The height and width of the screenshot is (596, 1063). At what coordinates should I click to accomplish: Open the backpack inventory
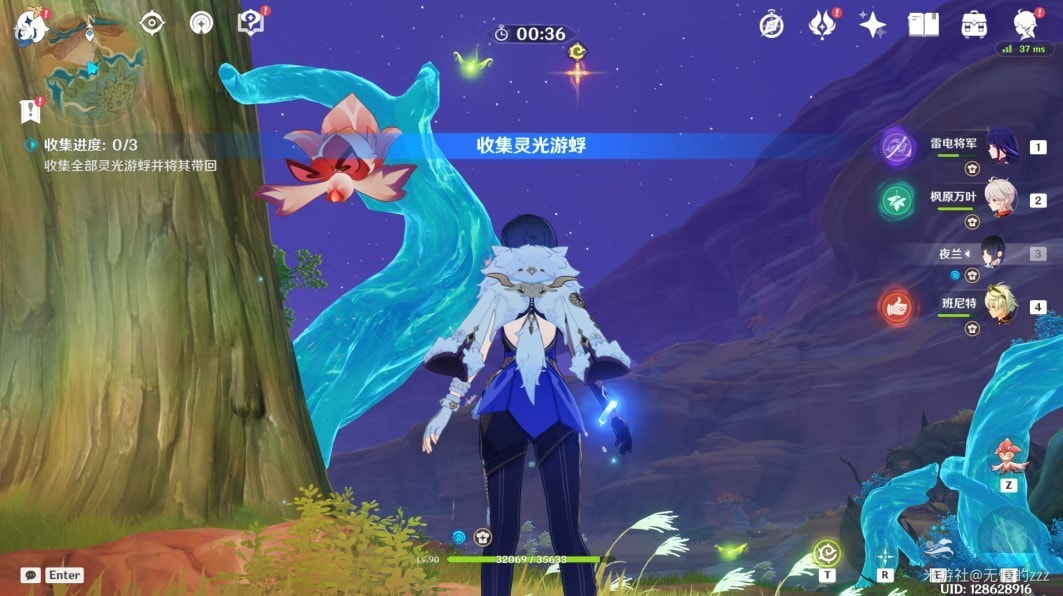point(973,25)
